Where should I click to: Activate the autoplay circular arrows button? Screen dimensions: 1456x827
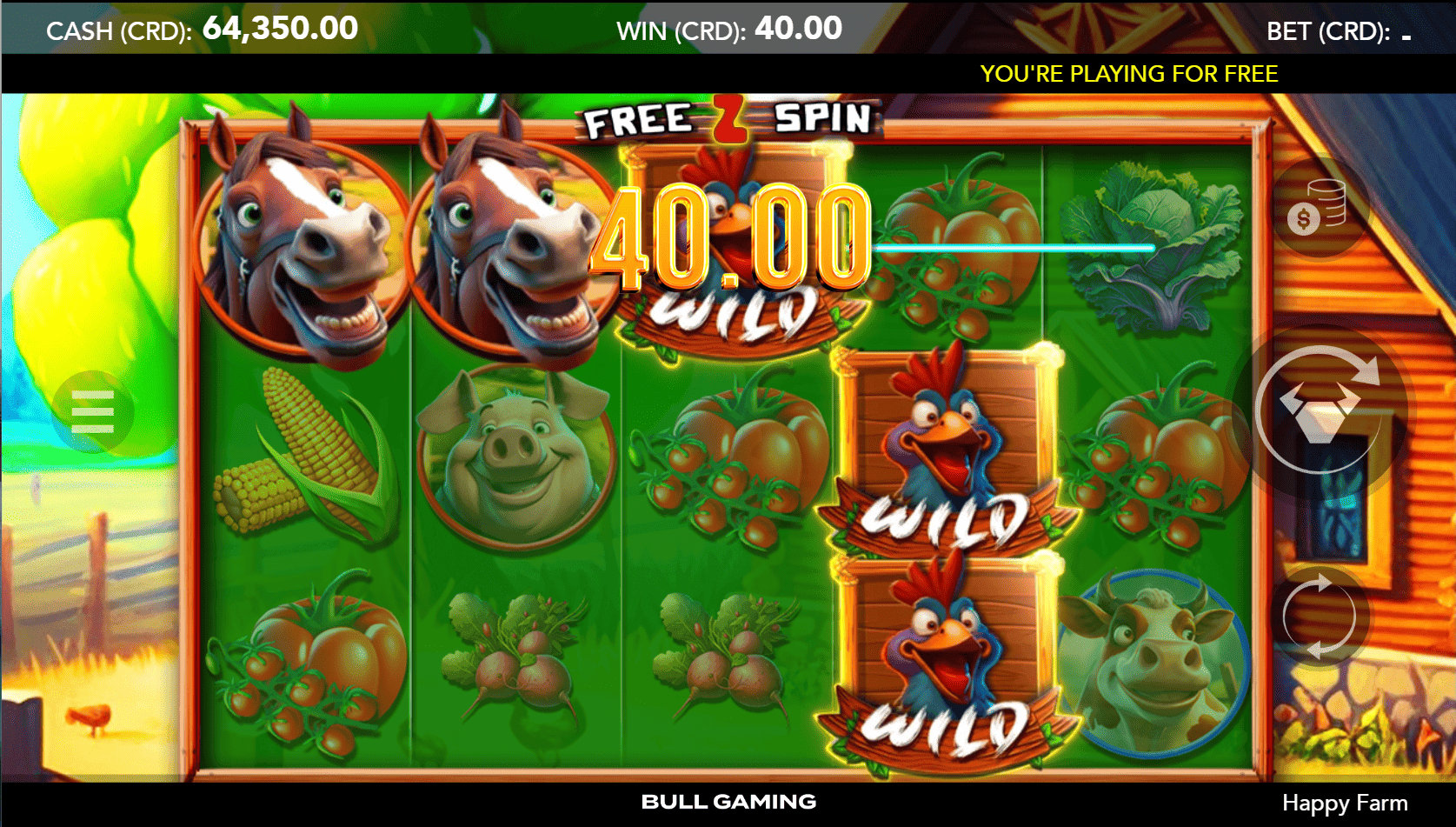coord(1319,617)
